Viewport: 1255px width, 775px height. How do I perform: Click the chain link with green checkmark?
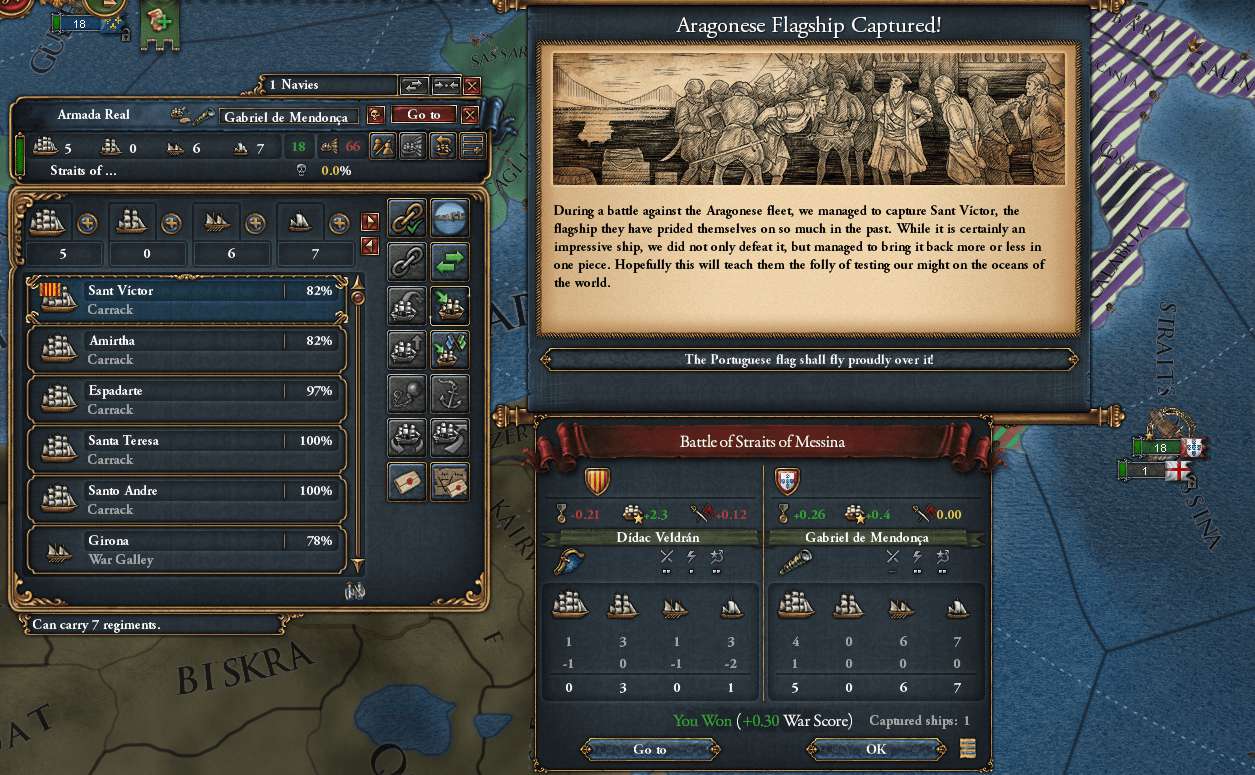407,217
